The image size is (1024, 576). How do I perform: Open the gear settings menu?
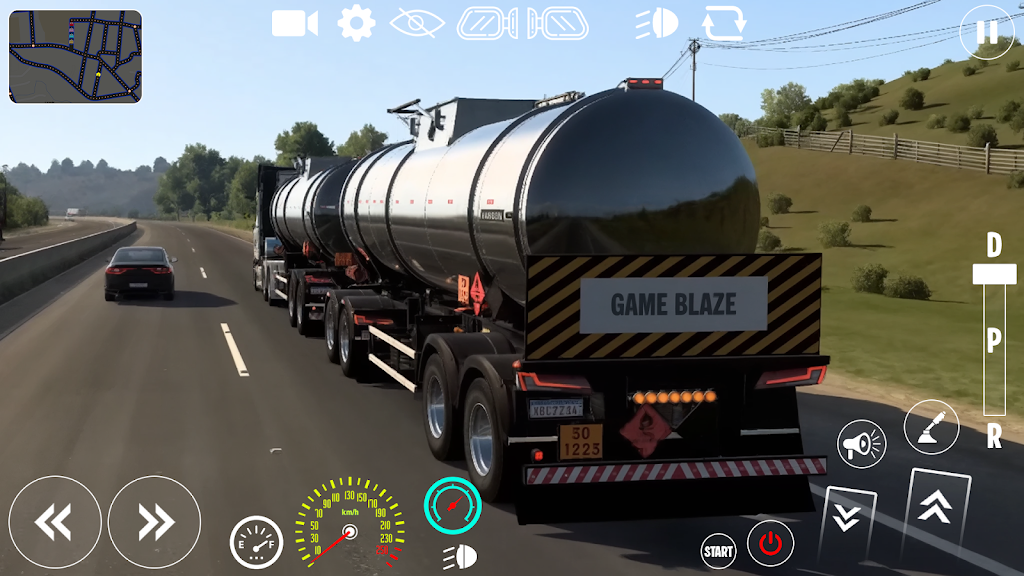point(356,22)
